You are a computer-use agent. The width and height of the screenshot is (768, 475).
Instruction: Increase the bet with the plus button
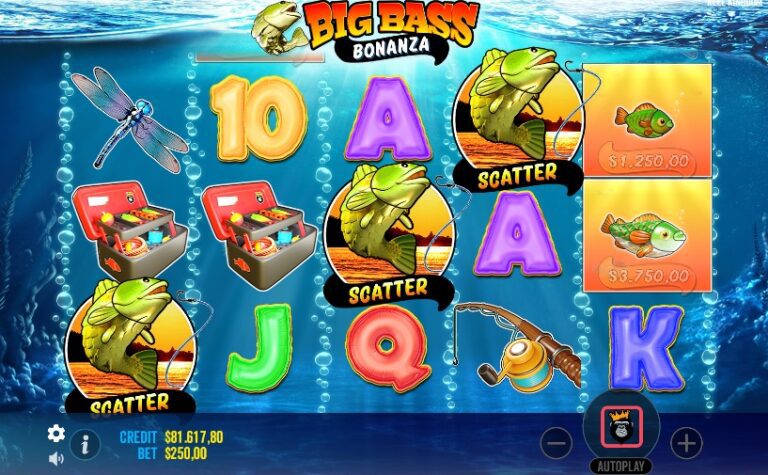tap(686, 442)
